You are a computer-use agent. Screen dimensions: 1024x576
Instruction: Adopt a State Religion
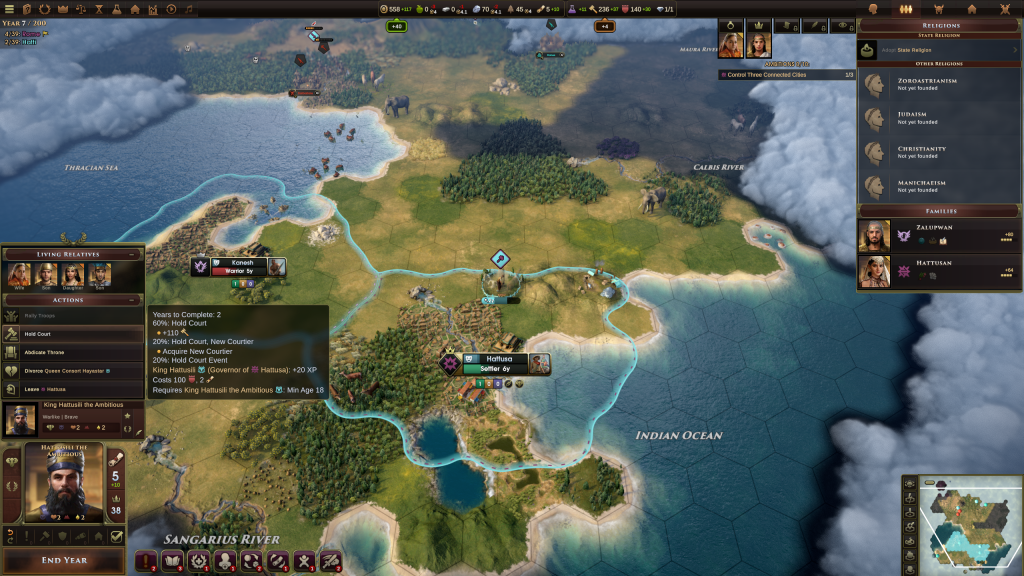click(938, 49)
